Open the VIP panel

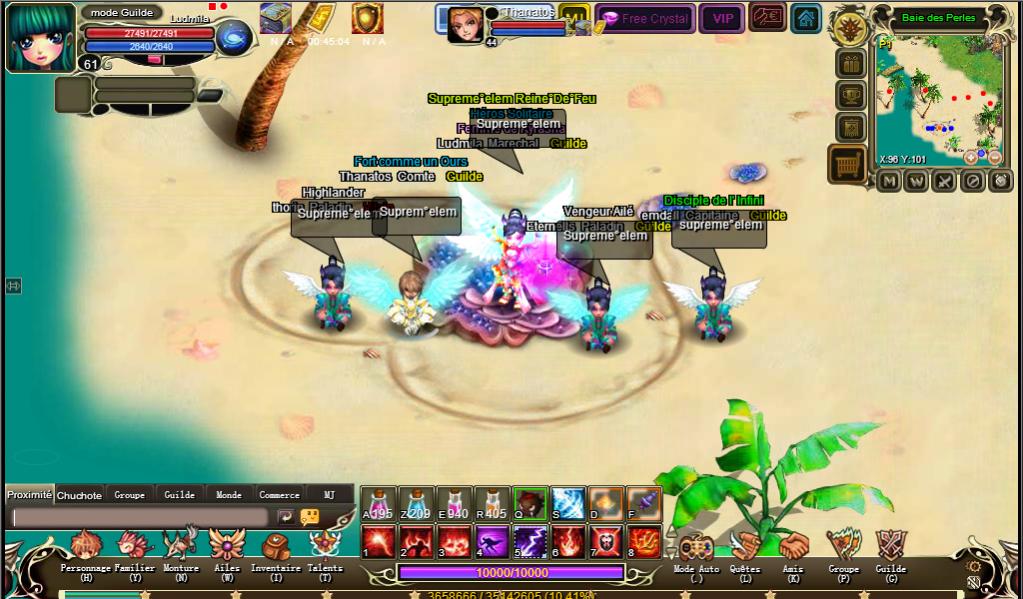(x=721, y=18)
